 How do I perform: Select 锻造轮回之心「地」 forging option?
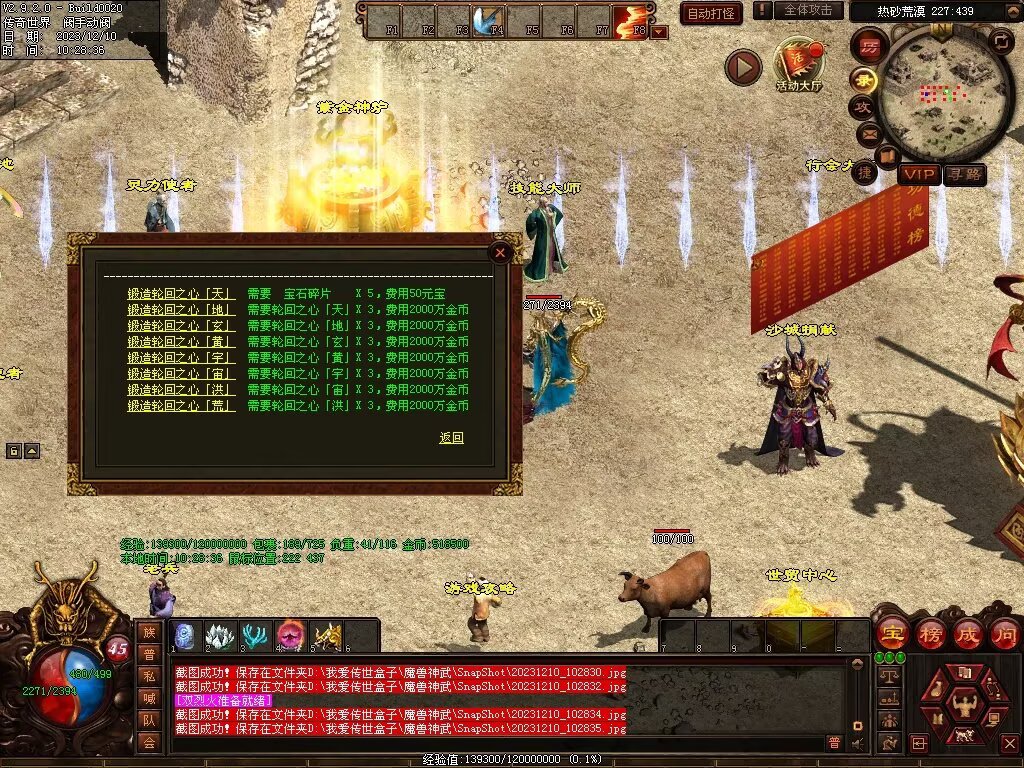coord(181,310)
